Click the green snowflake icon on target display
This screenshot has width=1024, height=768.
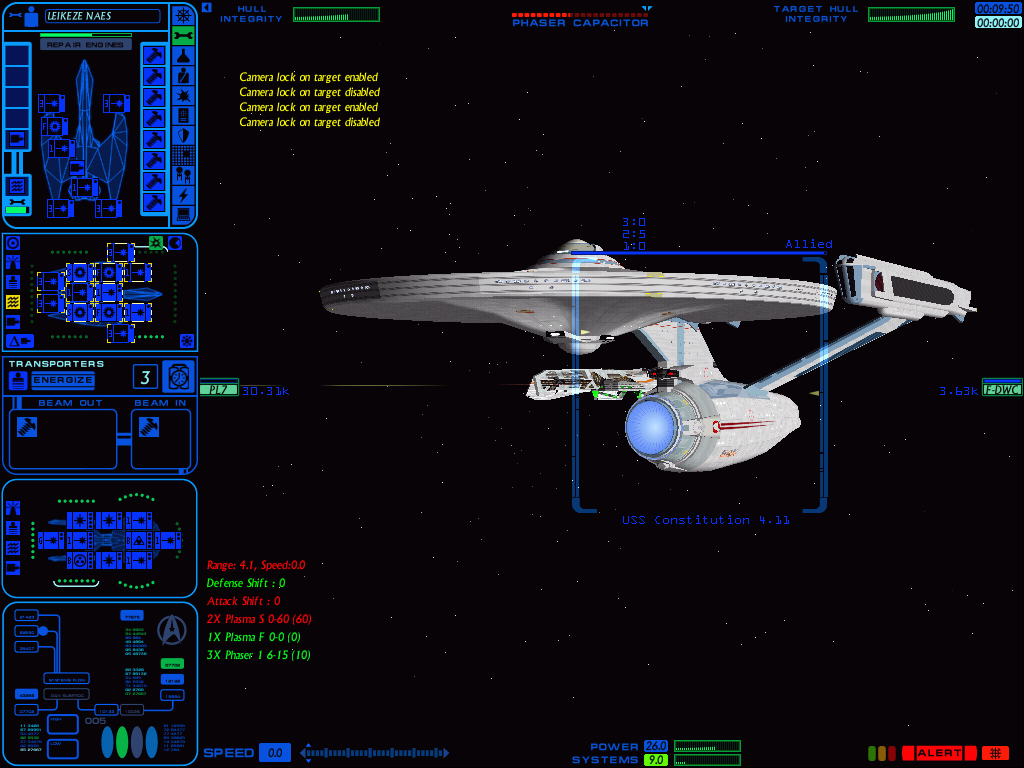156,243
